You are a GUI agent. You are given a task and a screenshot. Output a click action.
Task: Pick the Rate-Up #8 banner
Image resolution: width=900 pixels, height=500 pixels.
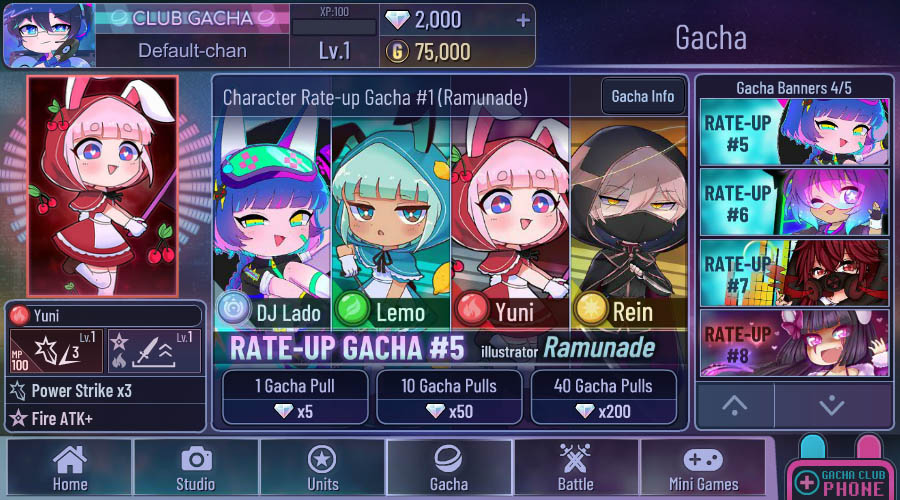(793, 341)
